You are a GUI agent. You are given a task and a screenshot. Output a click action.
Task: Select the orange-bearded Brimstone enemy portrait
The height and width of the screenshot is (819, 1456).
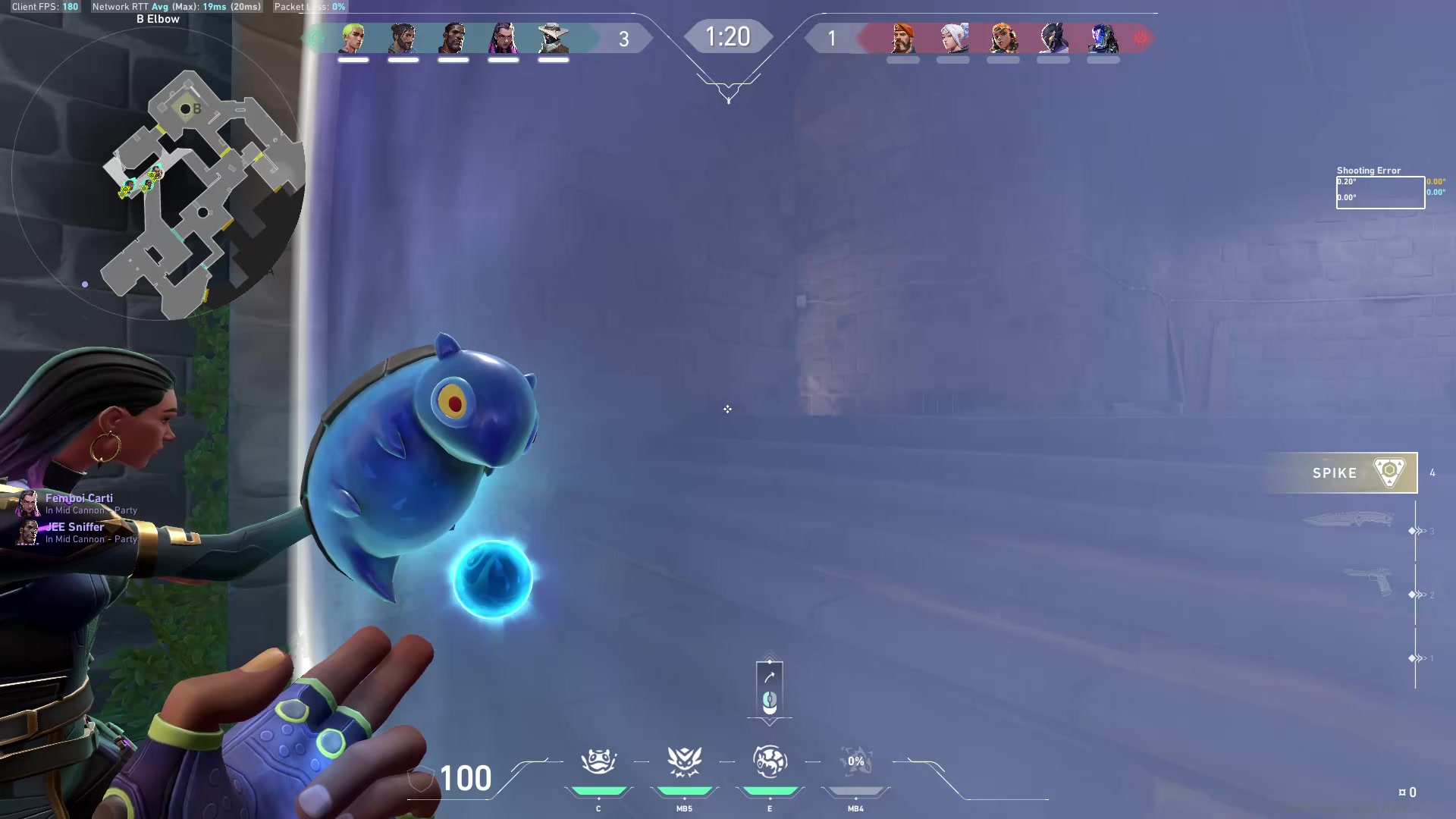pyautogui.click(x=902, y=38)
